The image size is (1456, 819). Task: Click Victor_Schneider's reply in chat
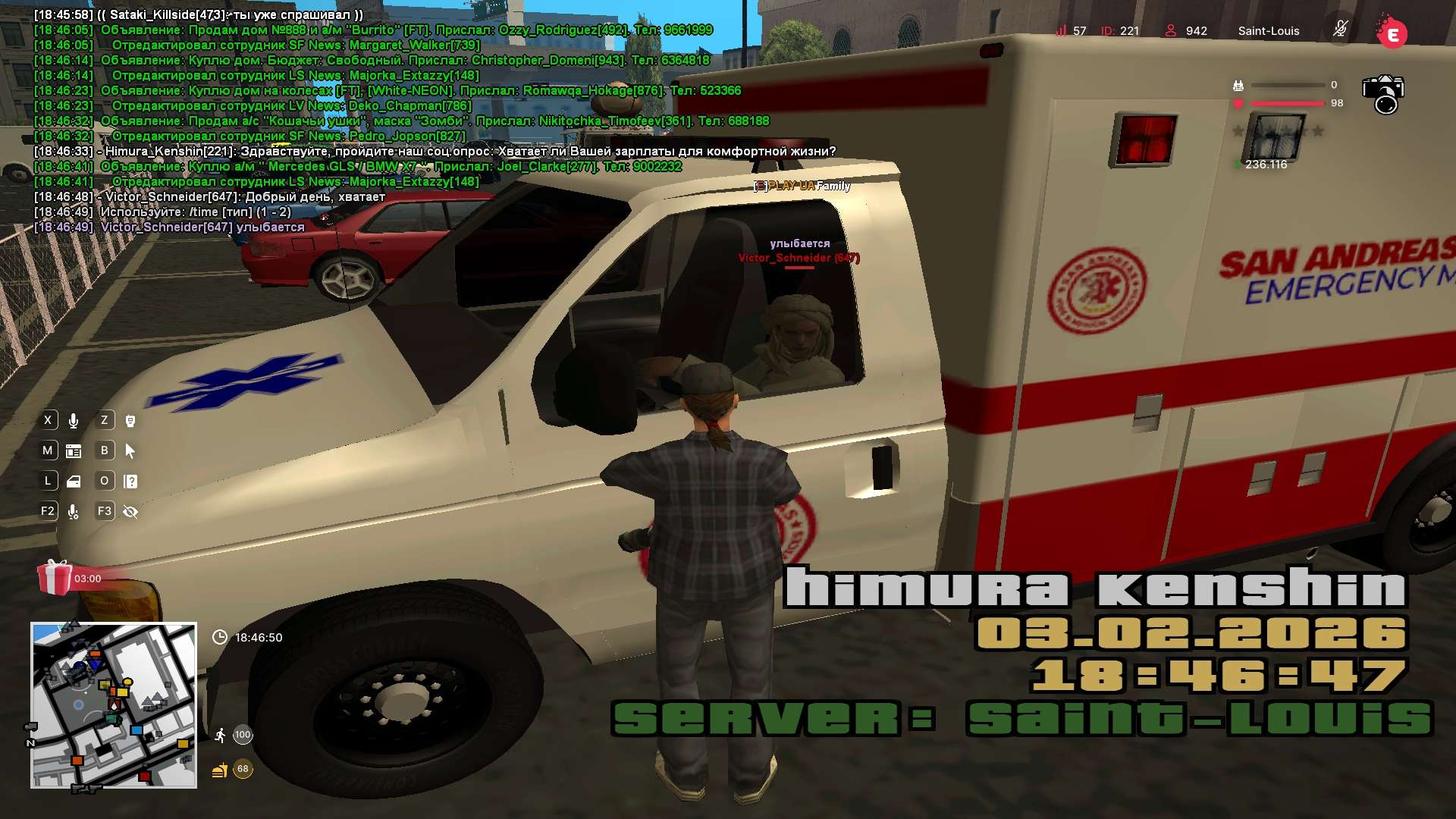click(244, 197)
